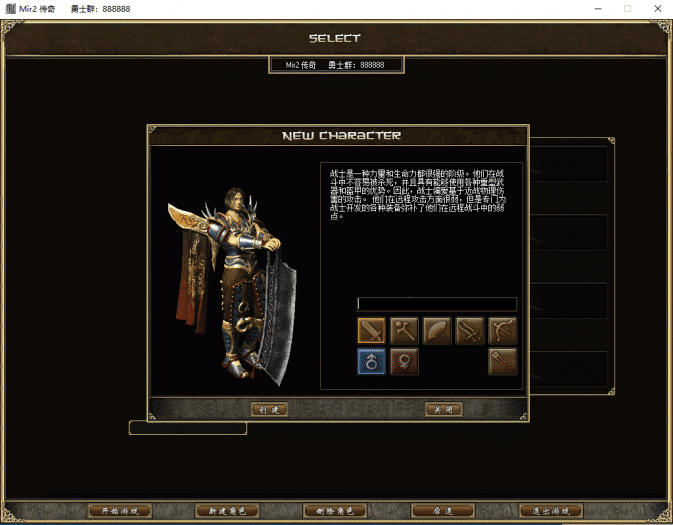Close the New Character dialog with 关闭
The height and width of the screenshot is (525, 673).
pos(442,410)
